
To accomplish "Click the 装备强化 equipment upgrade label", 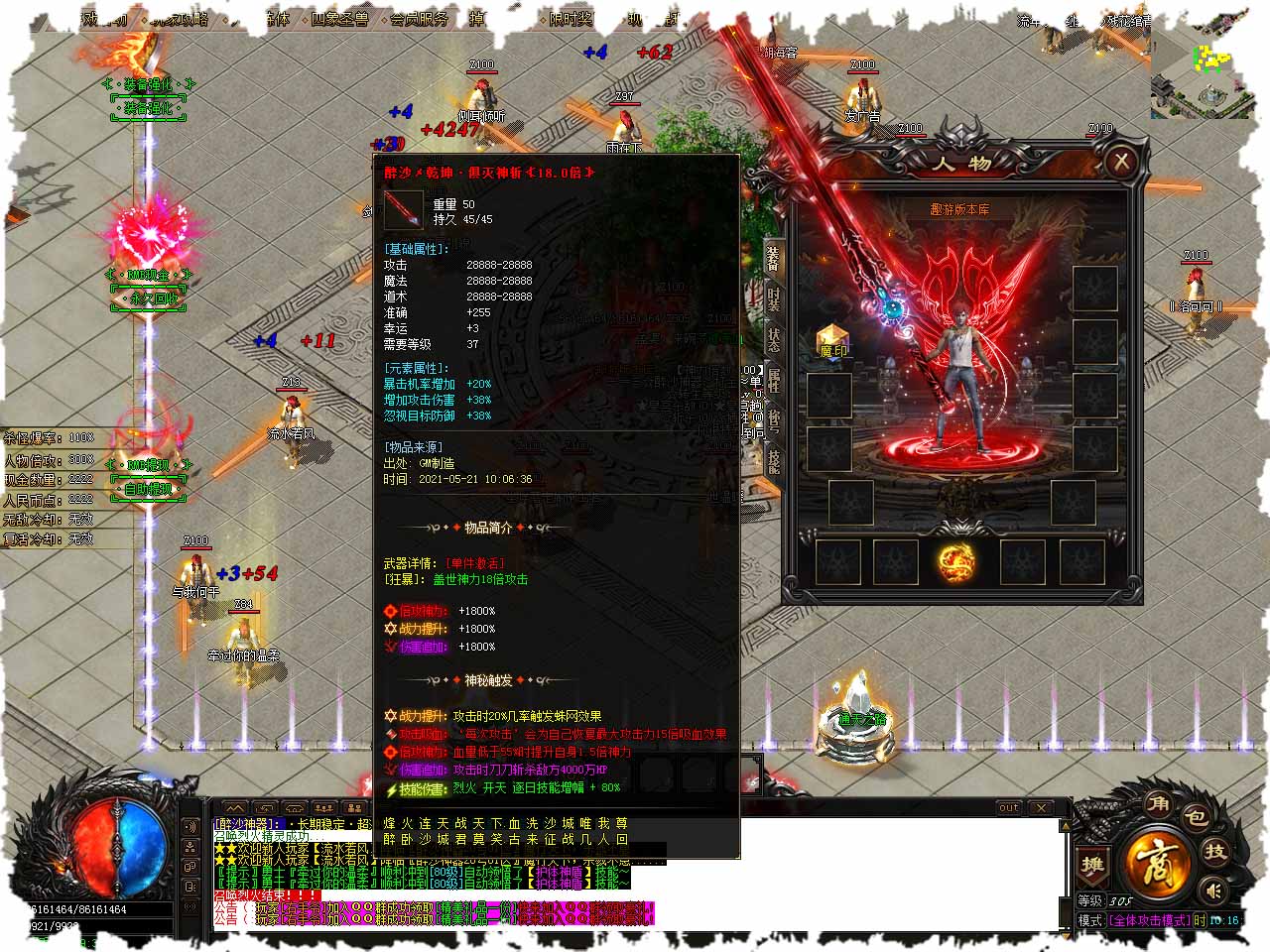I will pyautogui.click(x=148, y=108).
